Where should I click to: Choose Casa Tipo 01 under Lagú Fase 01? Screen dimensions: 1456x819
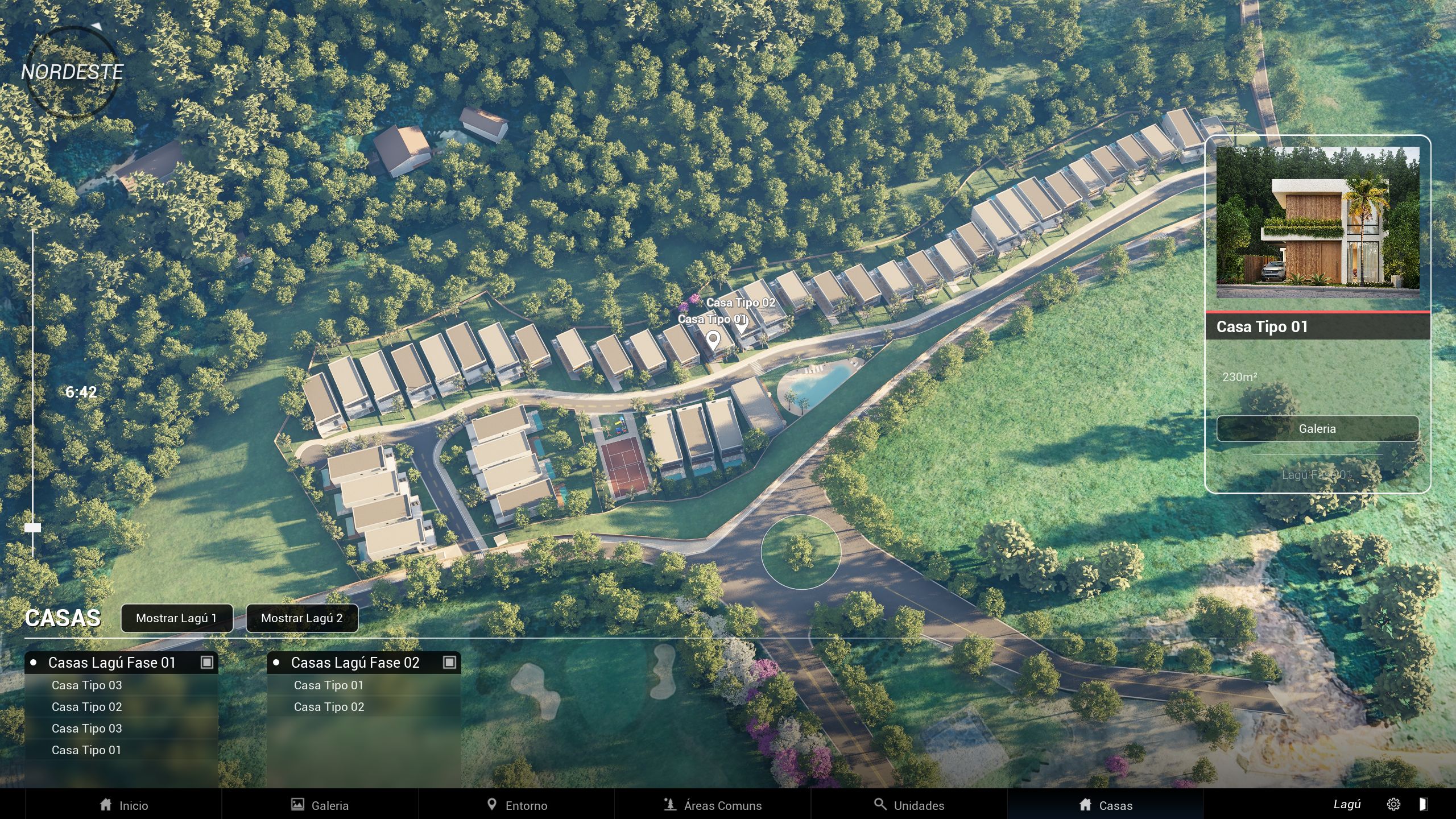86,750
